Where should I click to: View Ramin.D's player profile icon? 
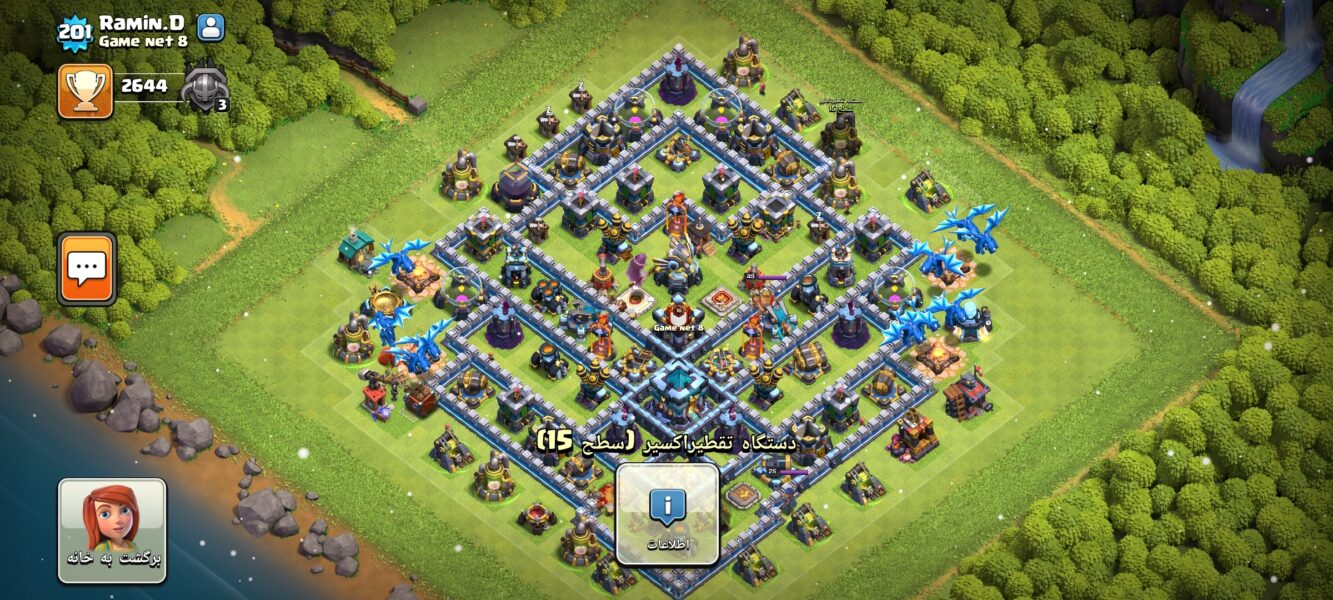click(x=211, y=28)
